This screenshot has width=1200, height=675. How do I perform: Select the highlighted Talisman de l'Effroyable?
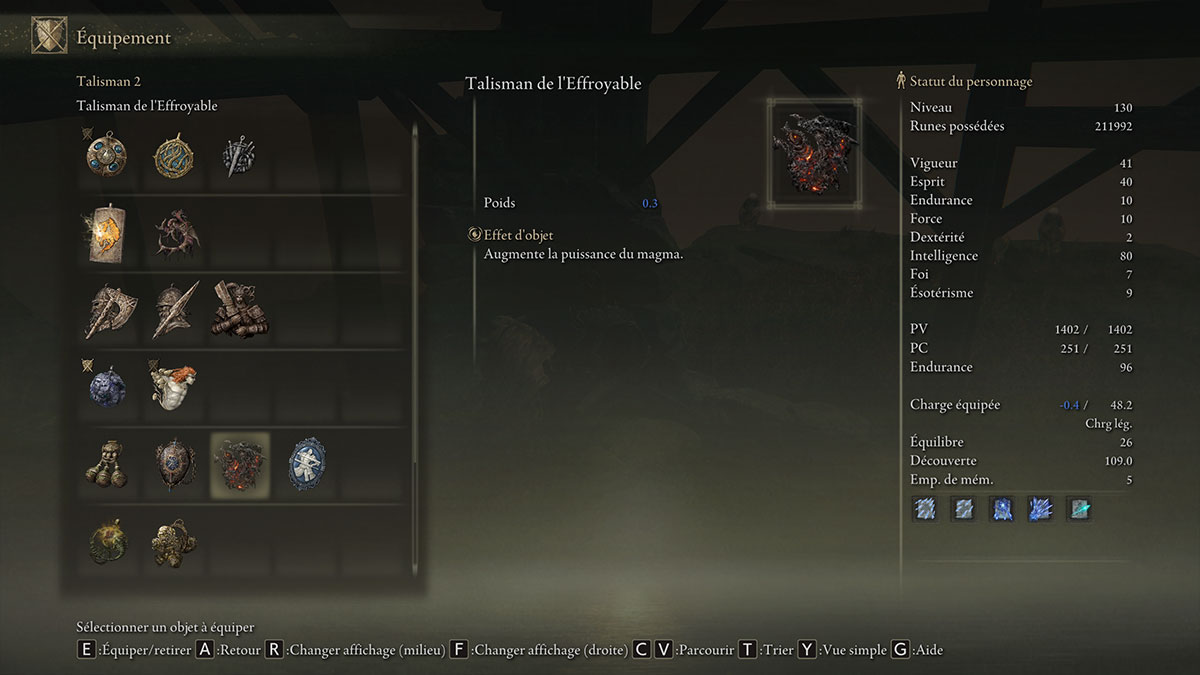coord(239,464)
